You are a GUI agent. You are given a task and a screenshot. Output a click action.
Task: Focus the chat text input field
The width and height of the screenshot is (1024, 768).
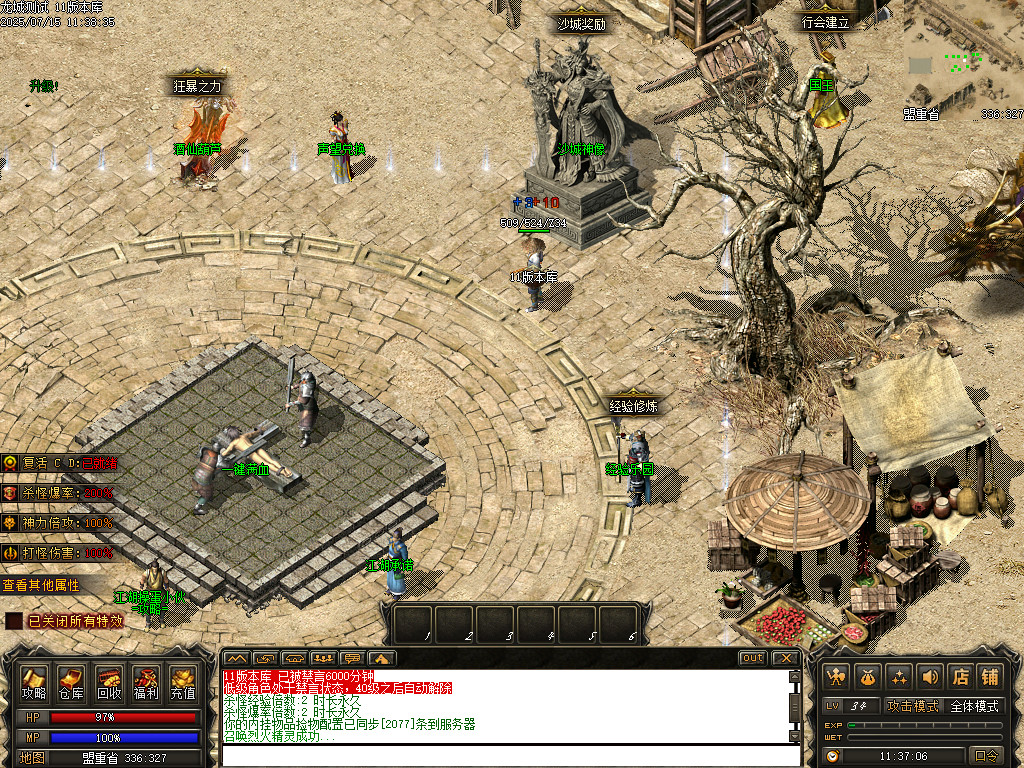(x=505, y=755)
